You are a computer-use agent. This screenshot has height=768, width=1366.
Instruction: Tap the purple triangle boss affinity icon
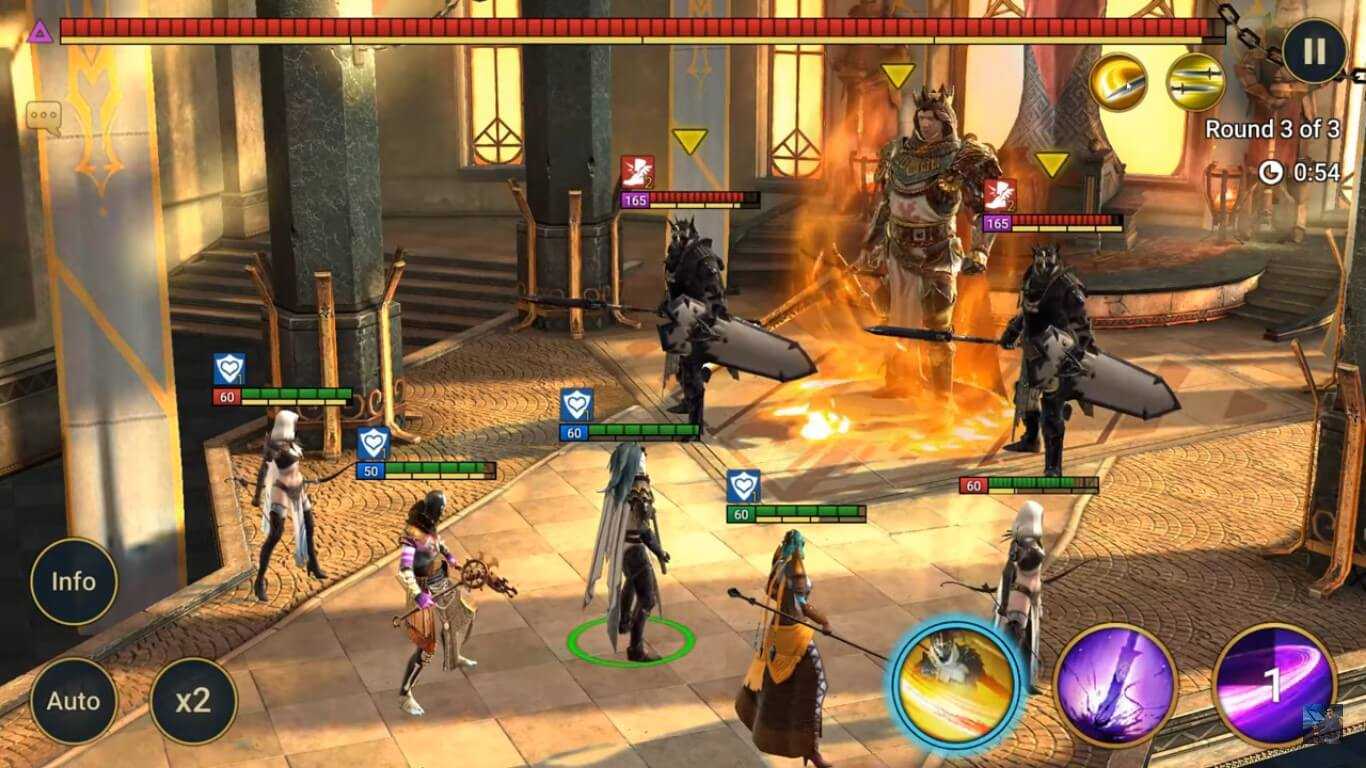40,32
